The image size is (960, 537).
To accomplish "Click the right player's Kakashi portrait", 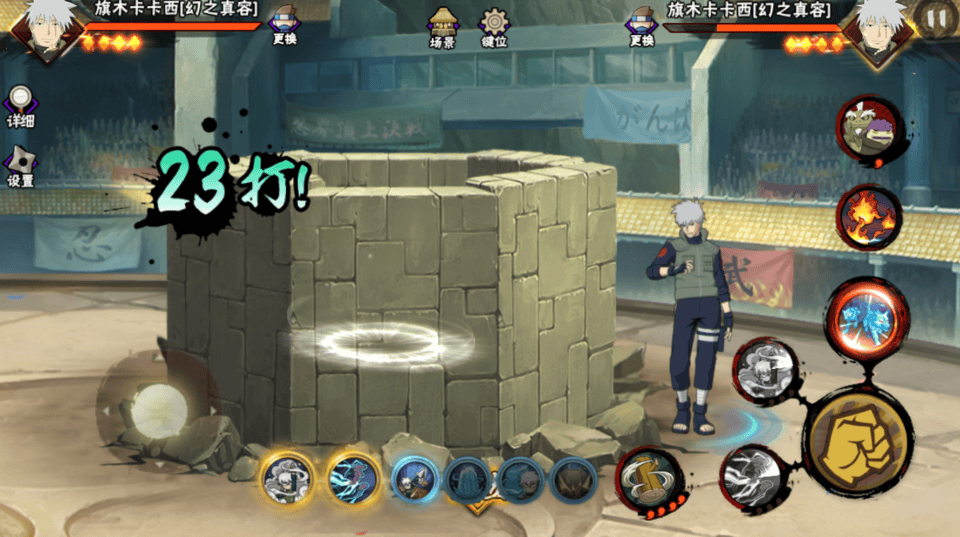I will coord(877,28).
